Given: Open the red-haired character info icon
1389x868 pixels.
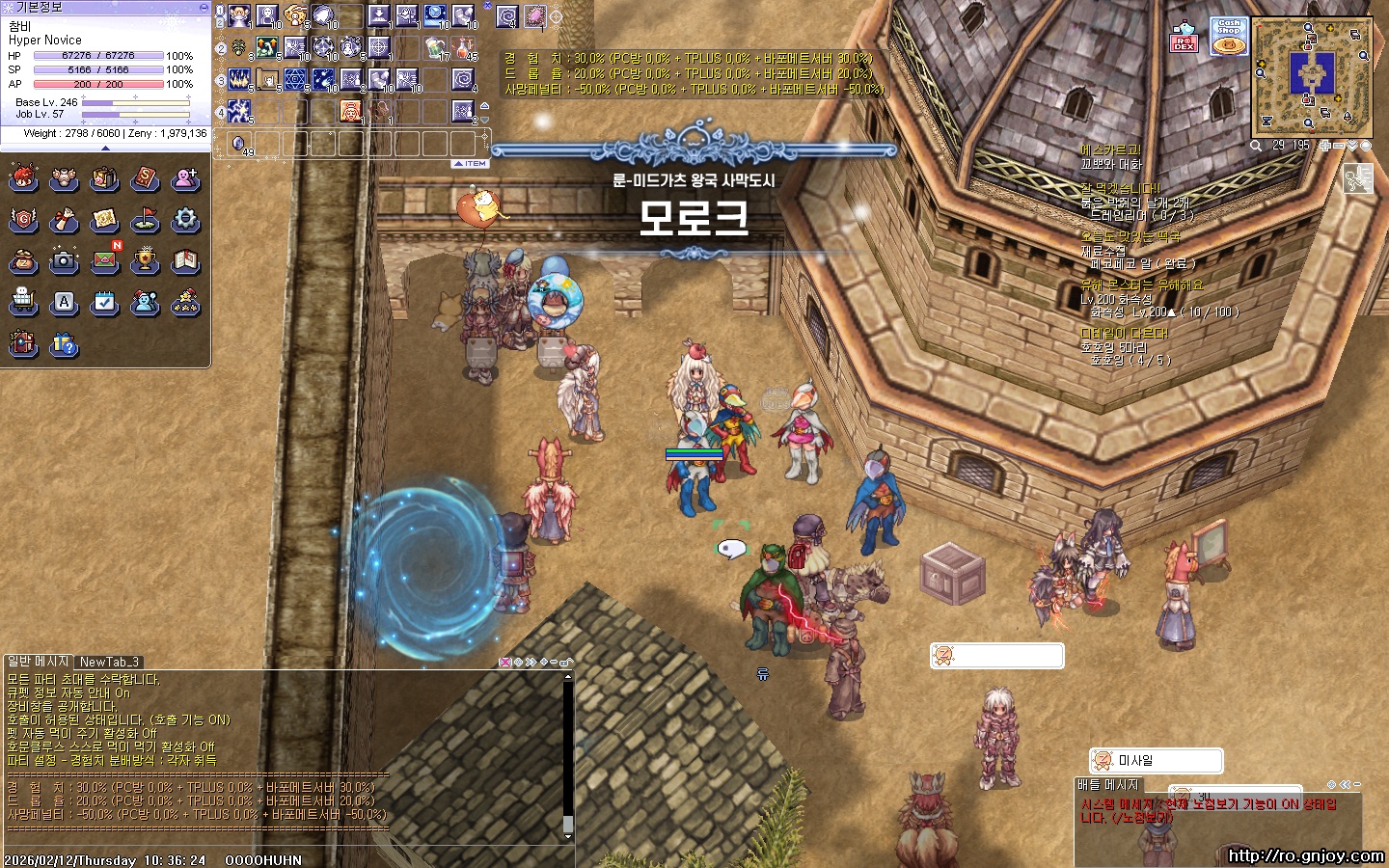Looking at the screenshot, I should (x=23, y=178).
